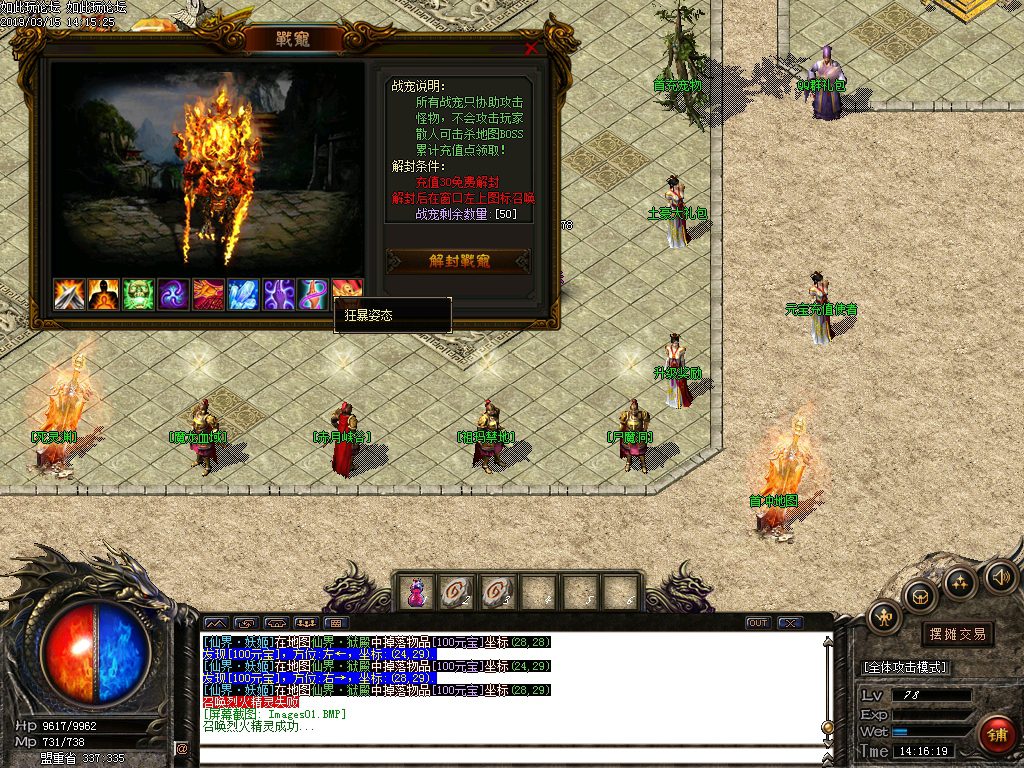The image size is (1024, 768).
Task: Click the 解封戰寵 unseal button
Action: tap(459, 261)
